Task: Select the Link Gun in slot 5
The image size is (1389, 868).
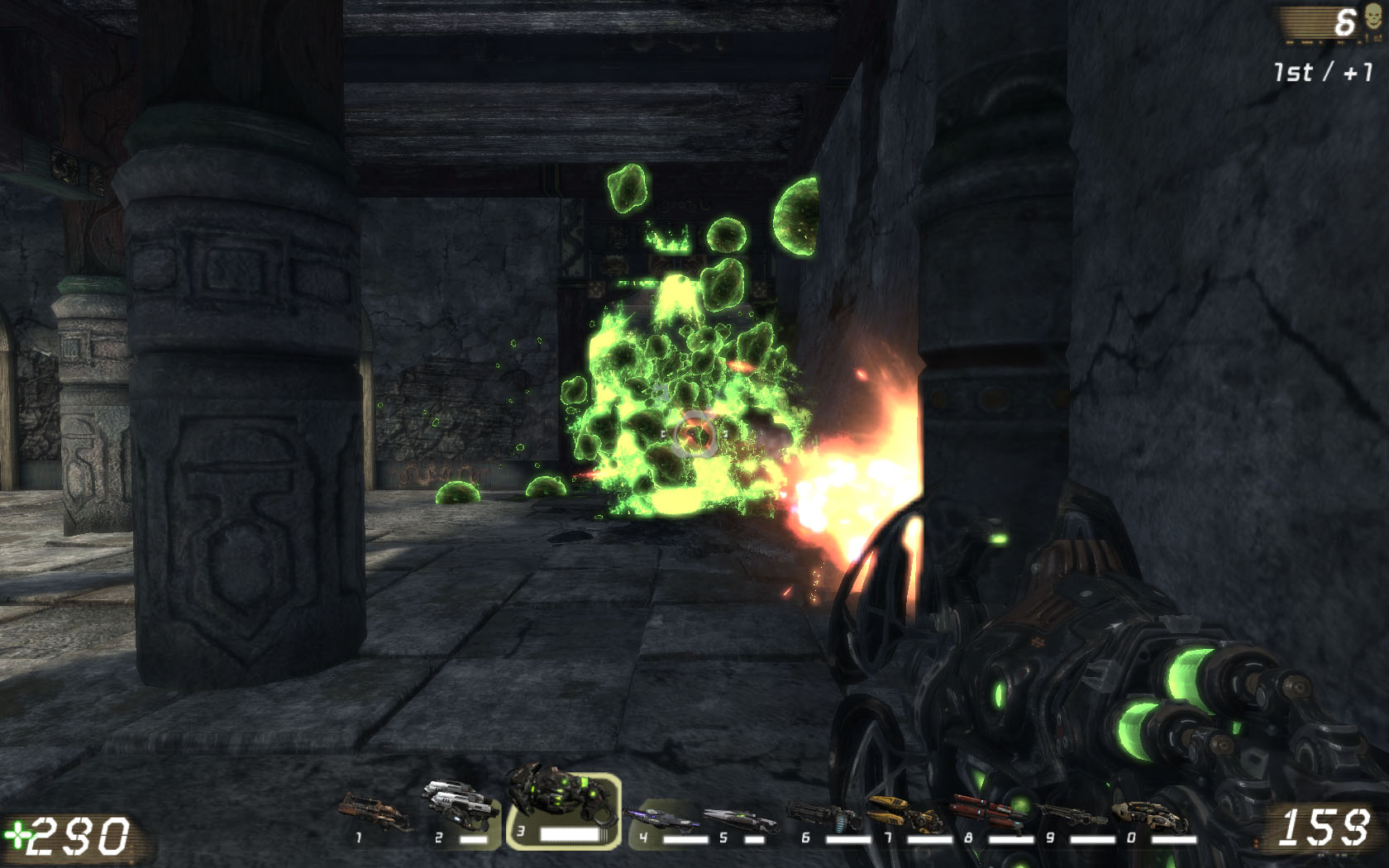Action: click(x=740, y=821)
